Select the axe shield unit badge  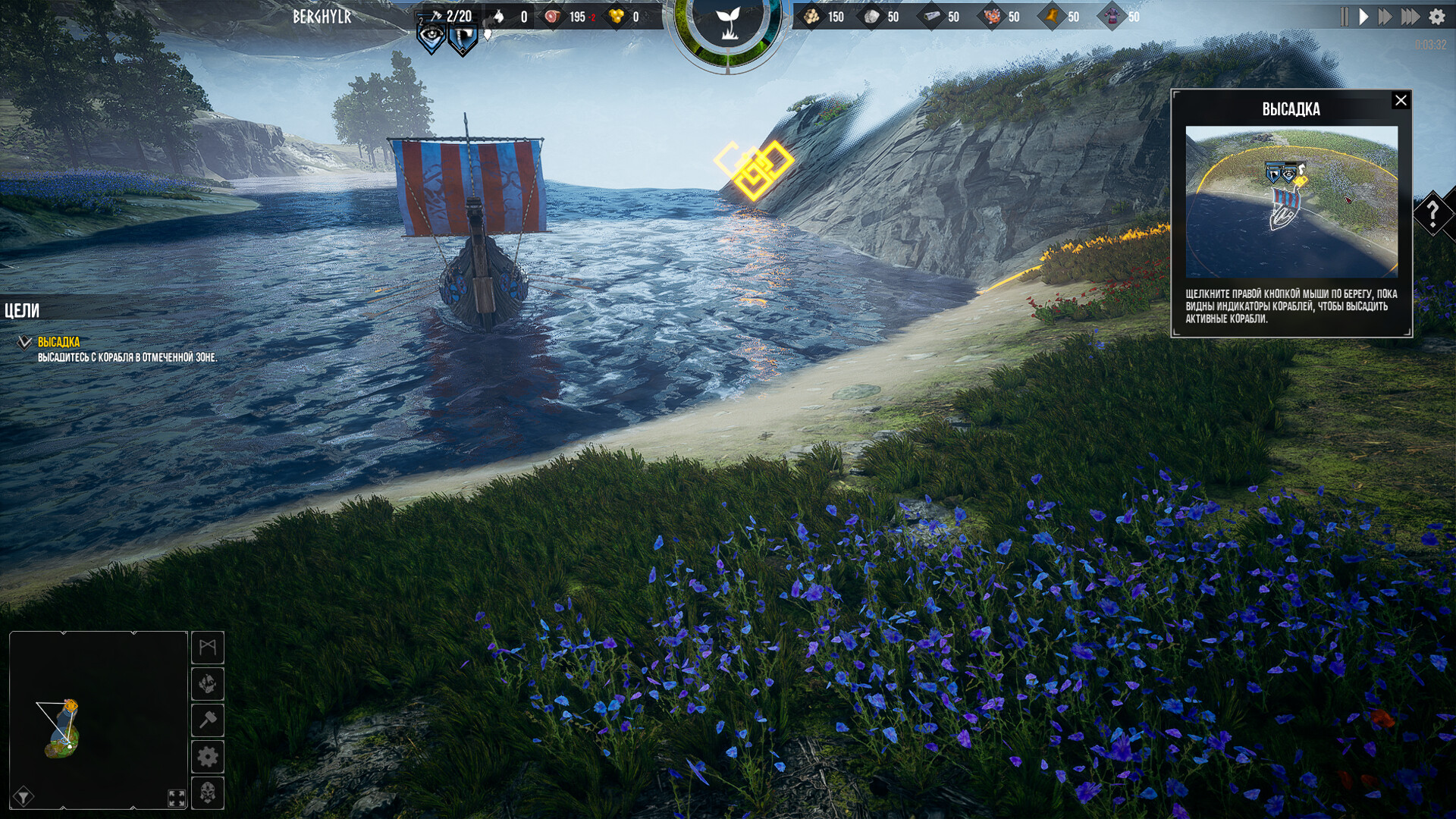point(463,37)
